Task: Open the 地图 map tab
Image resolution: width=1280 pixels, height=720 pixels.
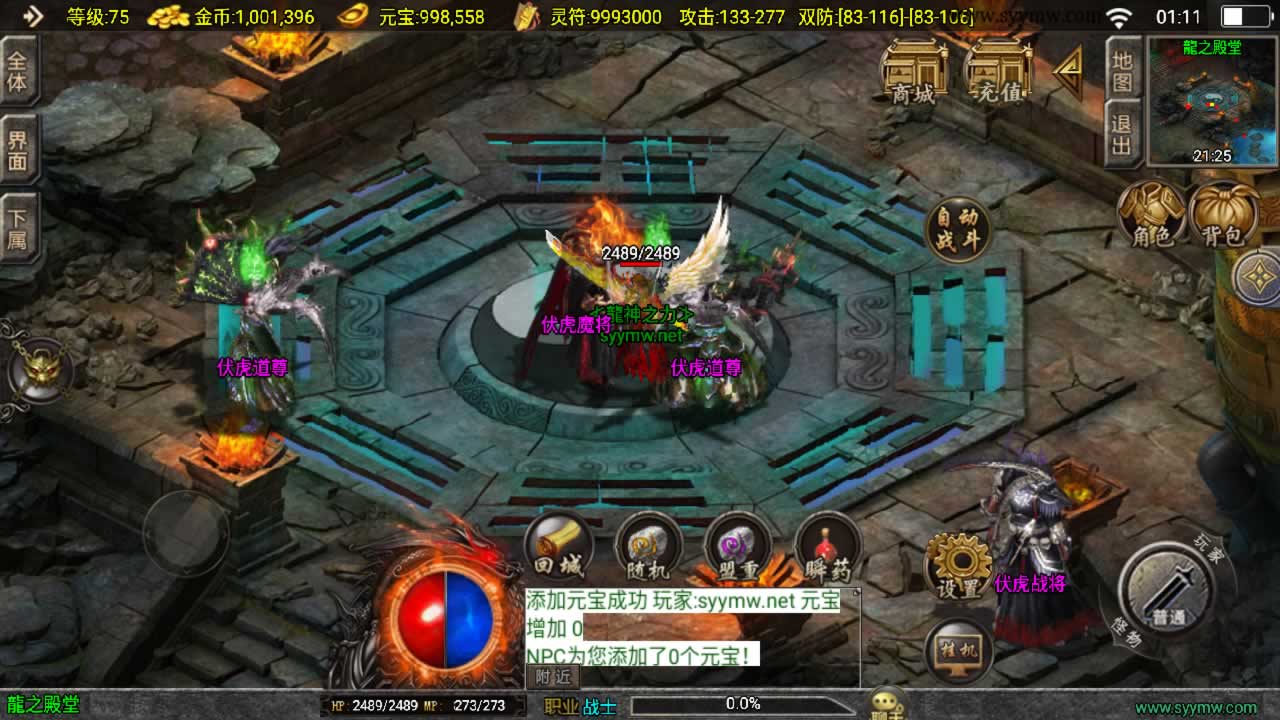Action: pos(1122,68)
